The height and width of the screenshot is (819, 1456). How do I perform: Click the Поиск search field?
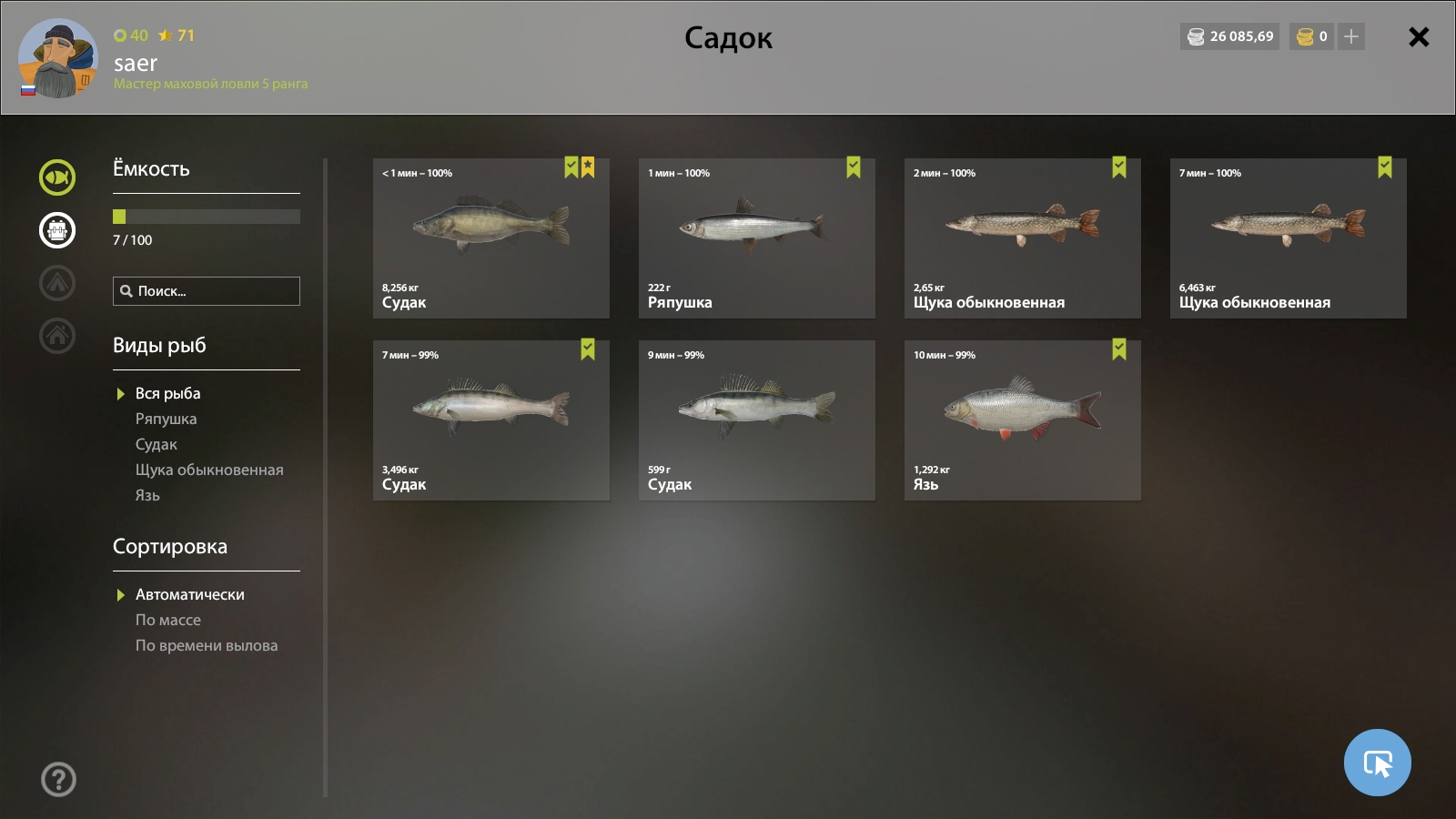click(215, 291)
